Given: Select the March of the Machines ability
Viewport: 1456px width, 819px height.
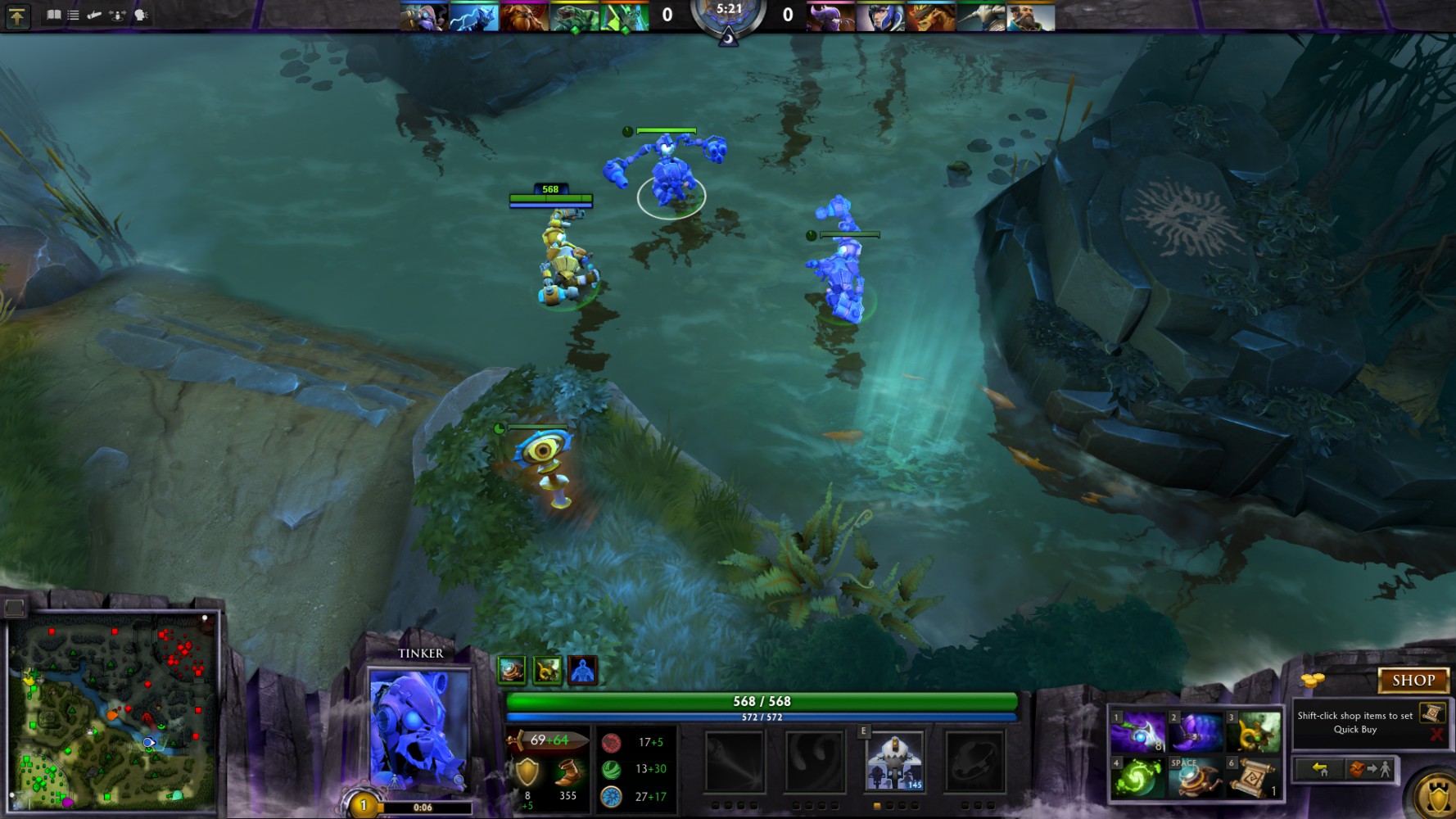Looking at the screenshot, I should [x=893, y=762].
